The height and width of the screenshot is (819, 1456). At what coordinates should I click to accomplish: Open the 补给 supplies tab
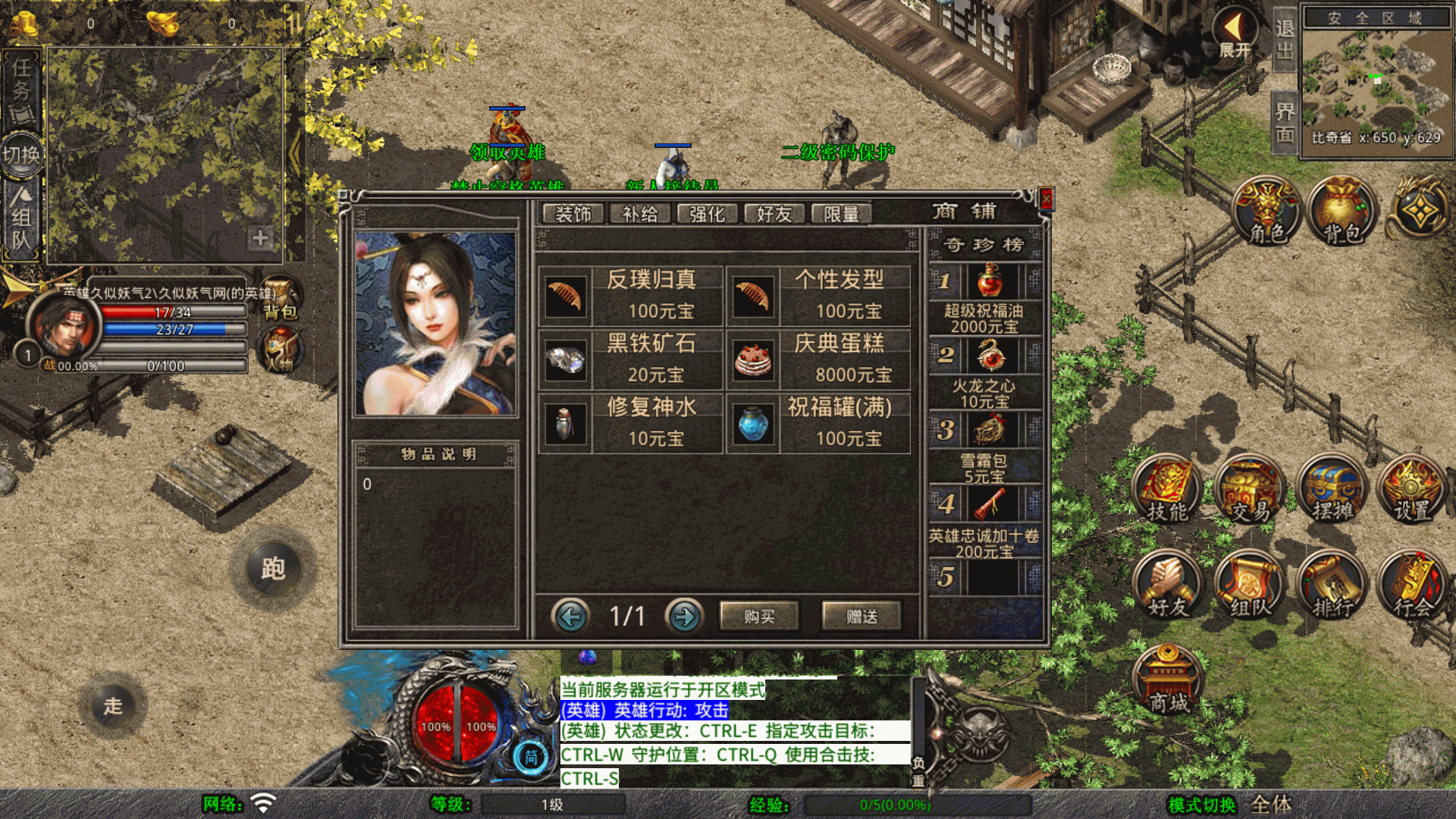point(639,214)
